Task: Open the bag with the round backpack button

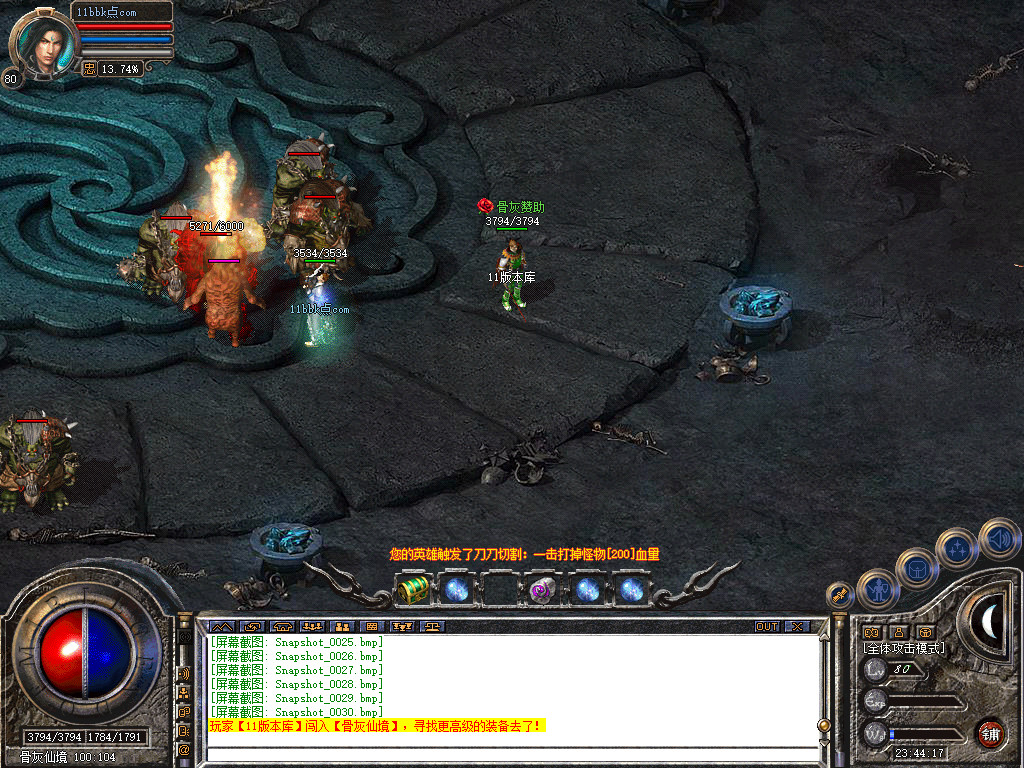Action: (916, 568)
